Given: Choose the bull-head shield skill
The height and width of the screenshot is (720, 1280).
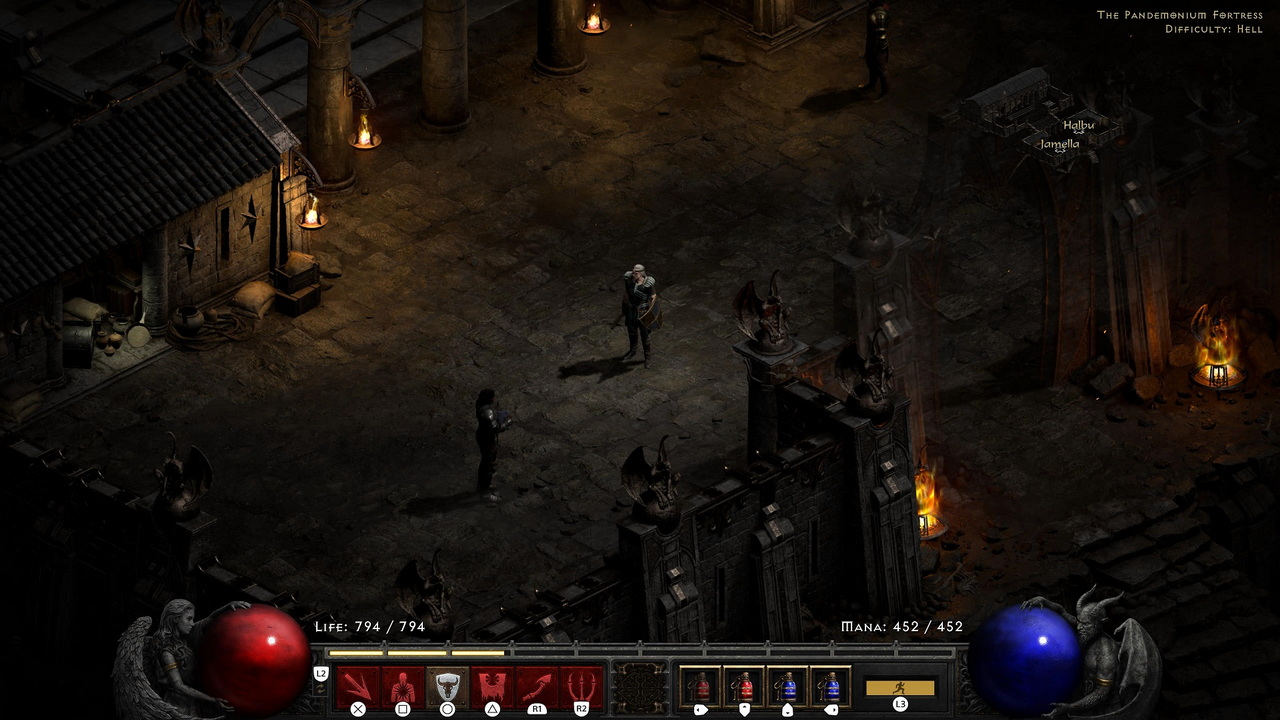Looking at the screenshot, I should (447, 687).
